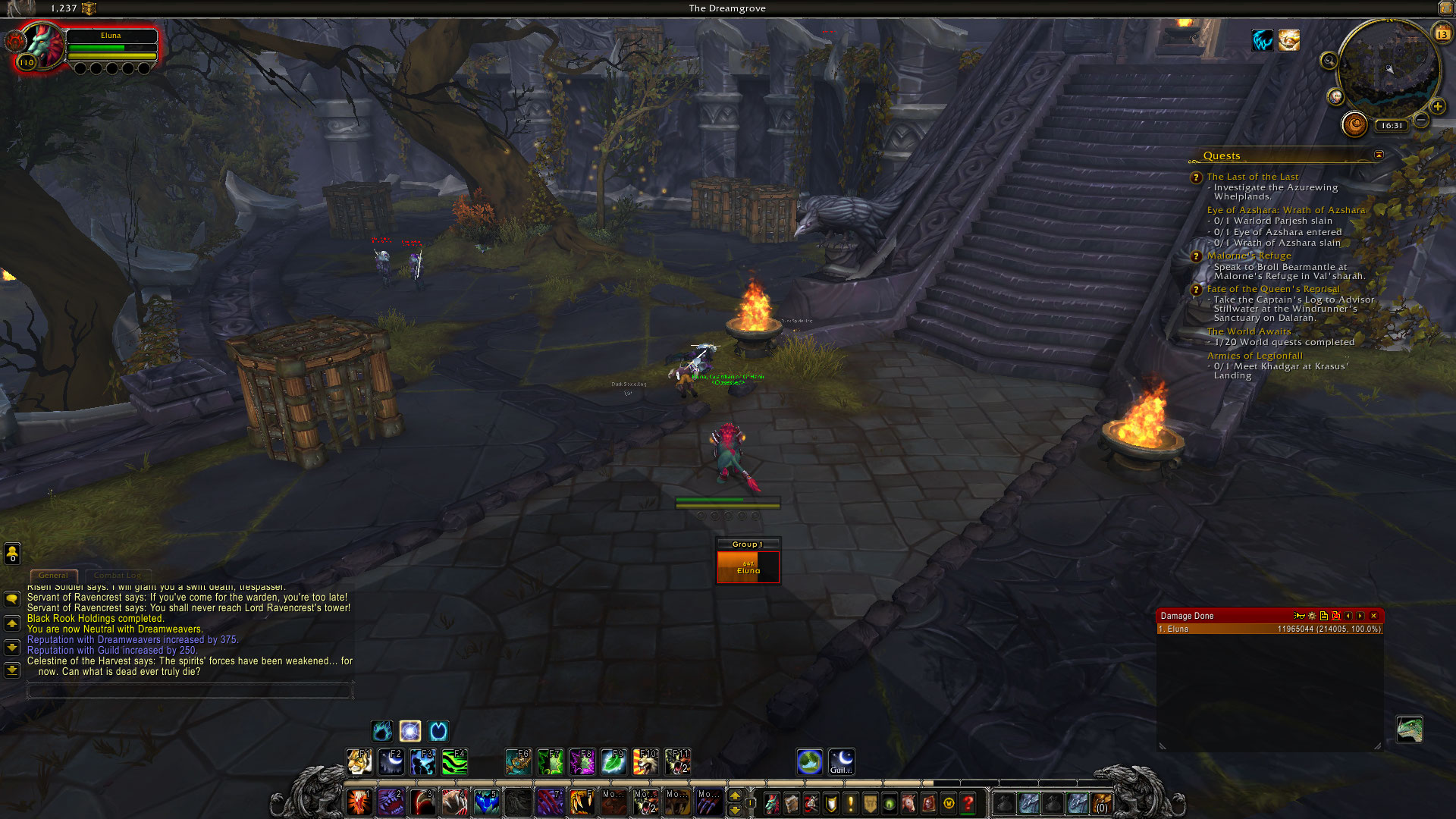Click the minimap zoom-out minus button
Screen dimensions: 1456x819
[x=1422, y=121]
